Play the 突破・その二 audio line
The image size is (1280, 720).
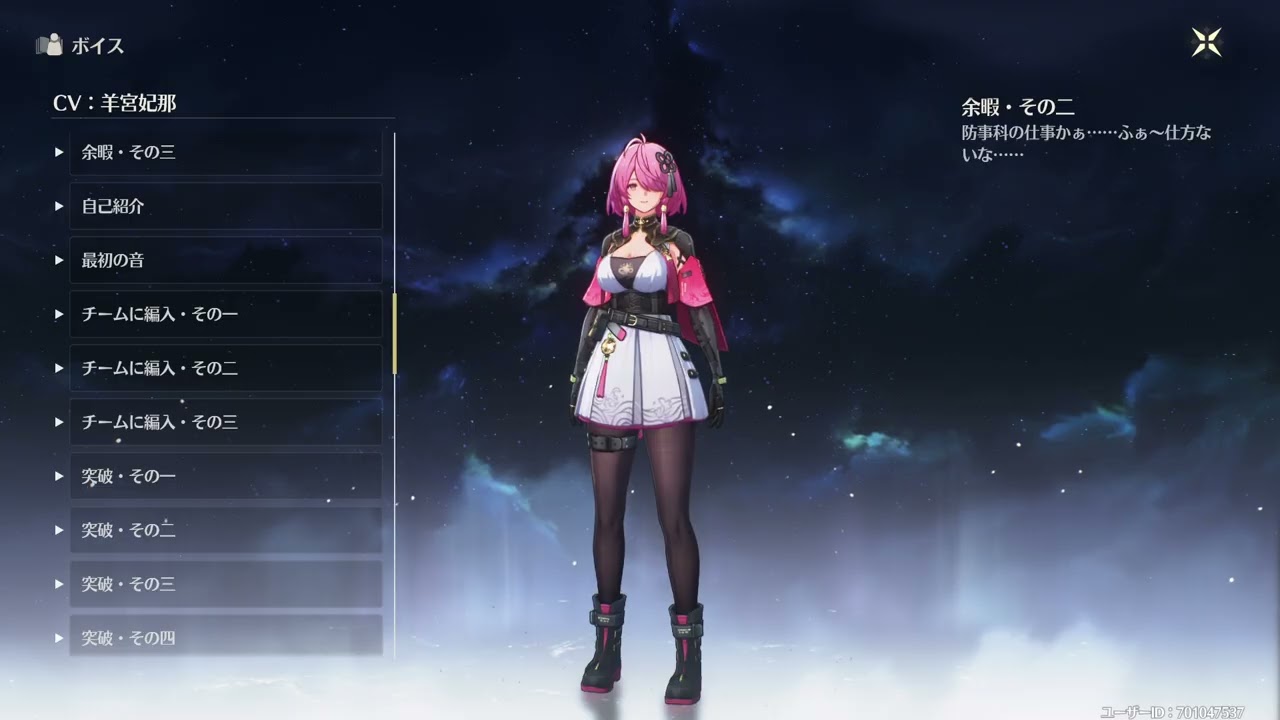pos(58,530)
